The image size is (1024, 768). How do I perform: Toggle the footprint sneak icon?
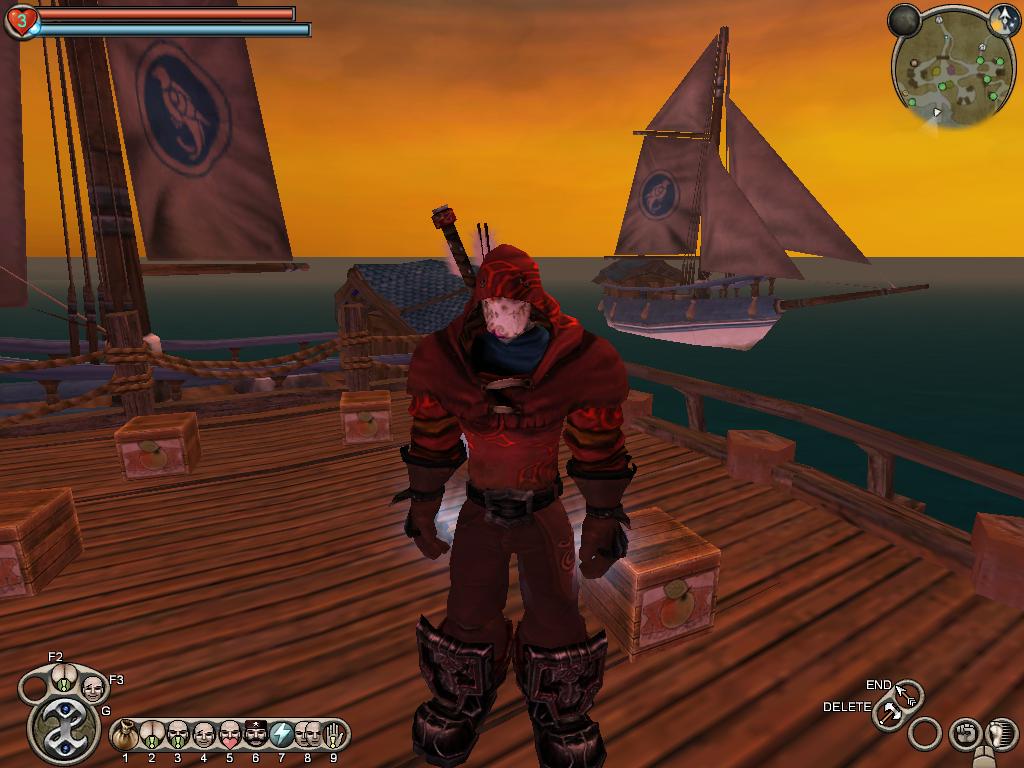point(1001,734)
